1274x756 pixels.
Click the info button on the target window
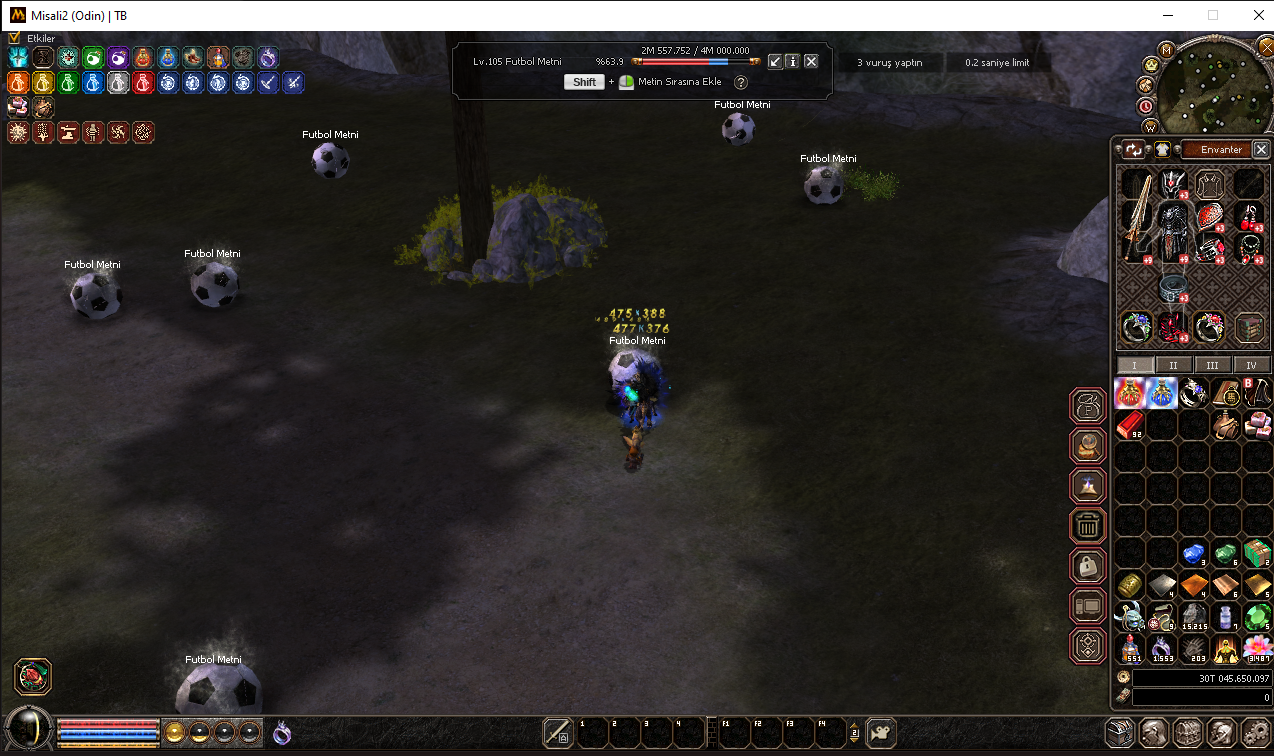click(x=792, y=61)
